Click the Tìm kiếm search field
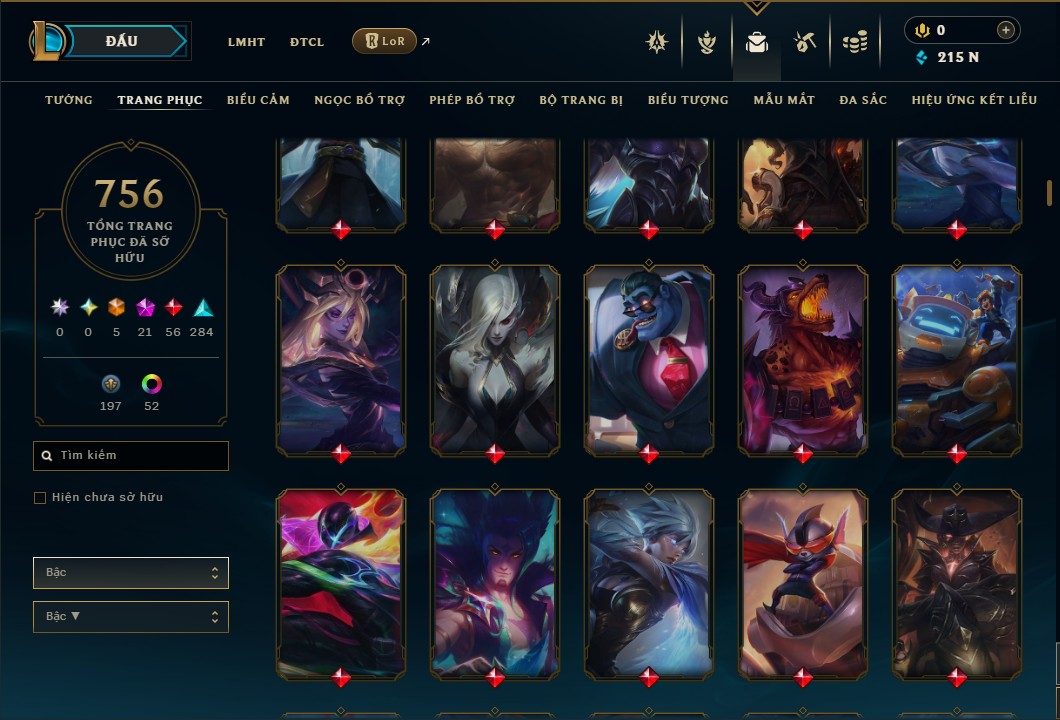 131,456
